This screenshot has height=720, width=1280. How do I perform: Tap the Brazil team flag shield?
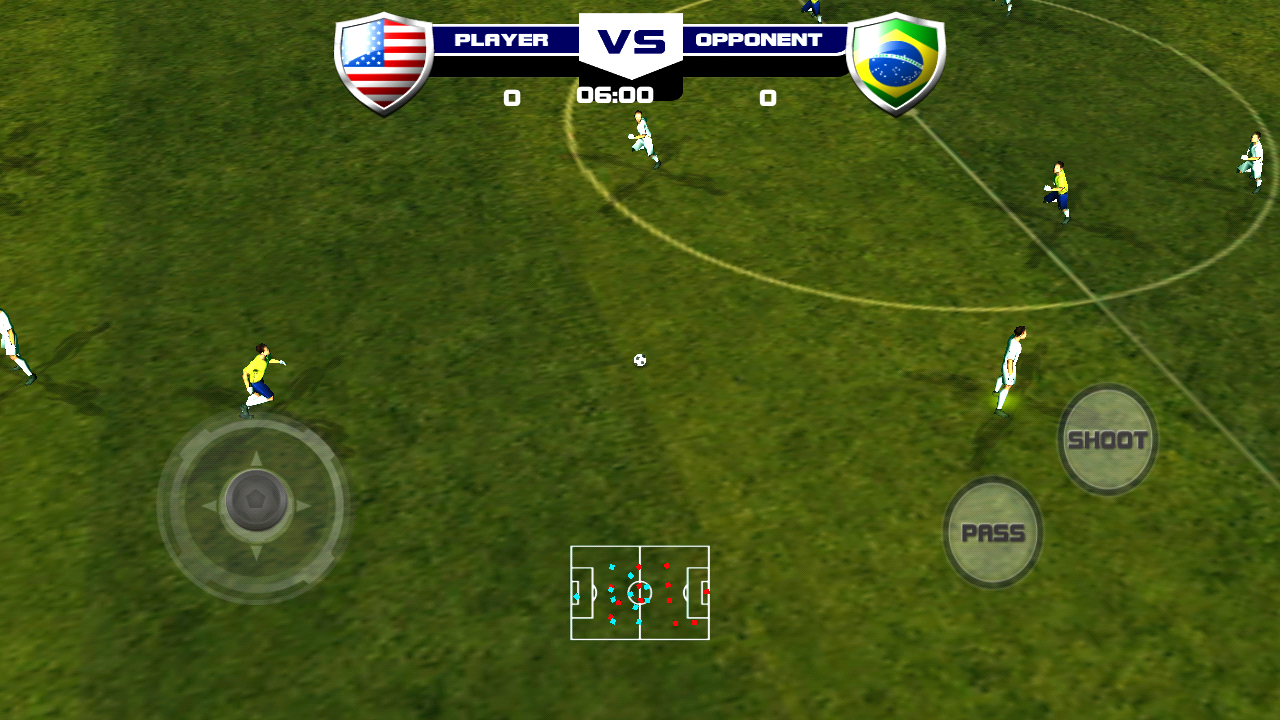click(897, 58)
